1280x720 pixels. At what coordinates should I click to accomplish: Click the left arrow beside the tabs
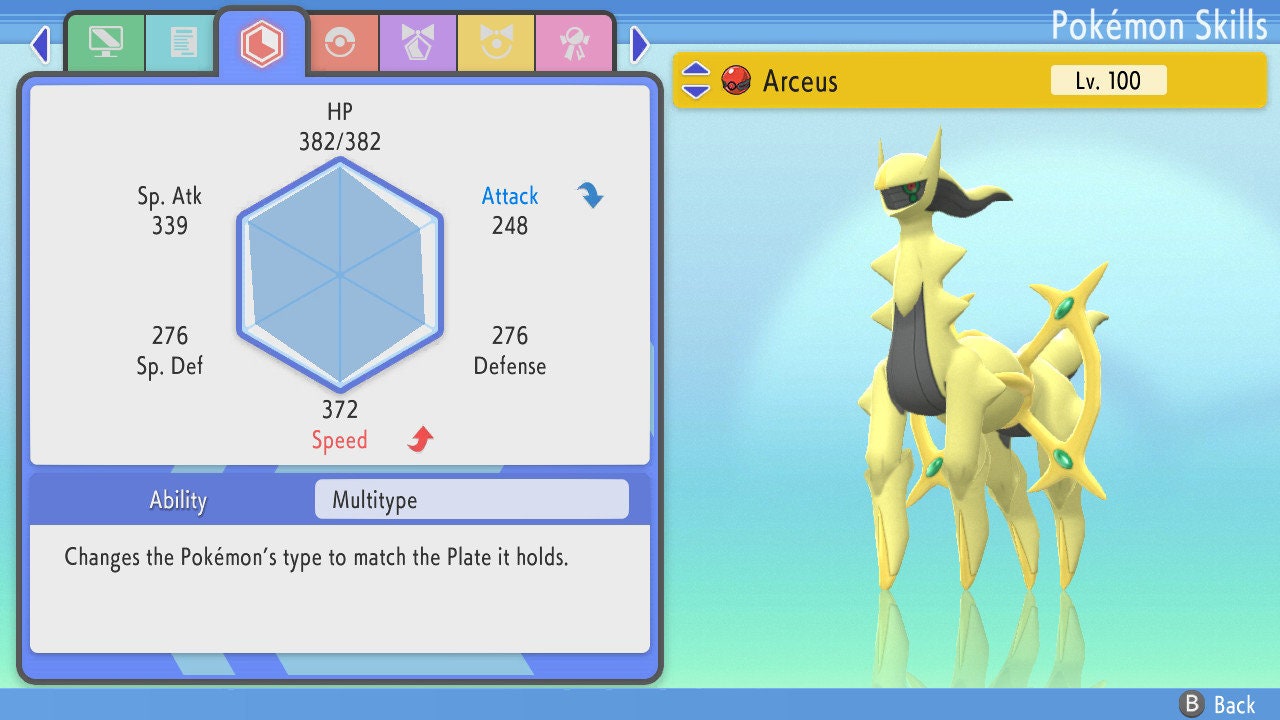pos(40,44)
